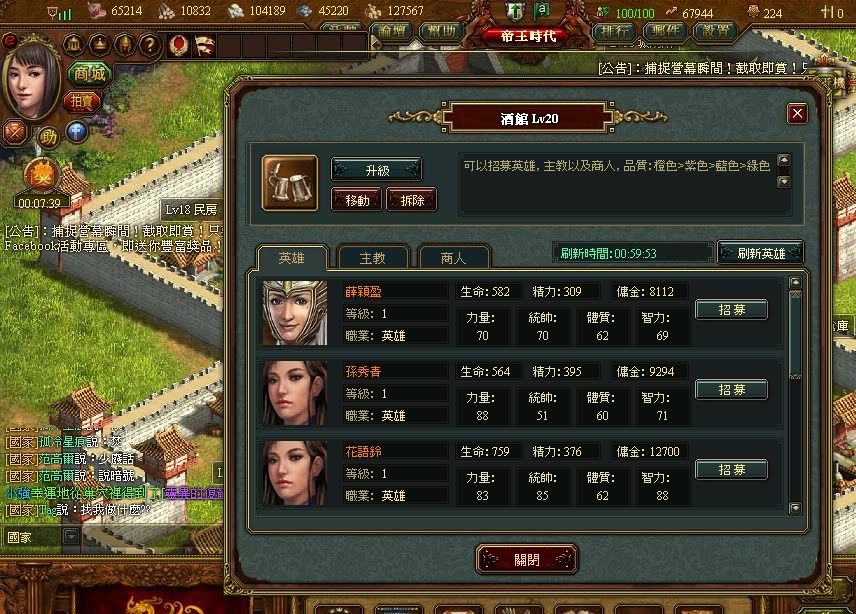Open the 商城 shop button

point(88,73)
